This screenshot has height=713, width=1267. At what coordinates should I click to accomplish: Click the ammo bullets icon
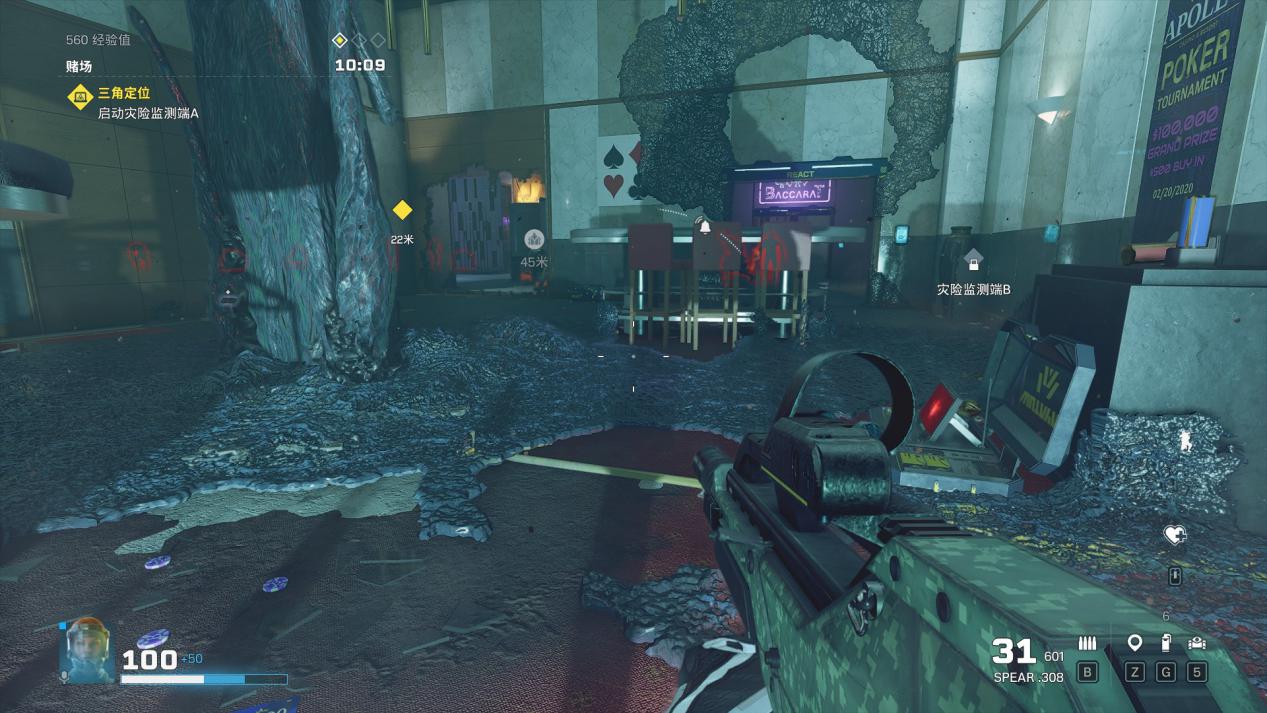(x=1087, y=644)
